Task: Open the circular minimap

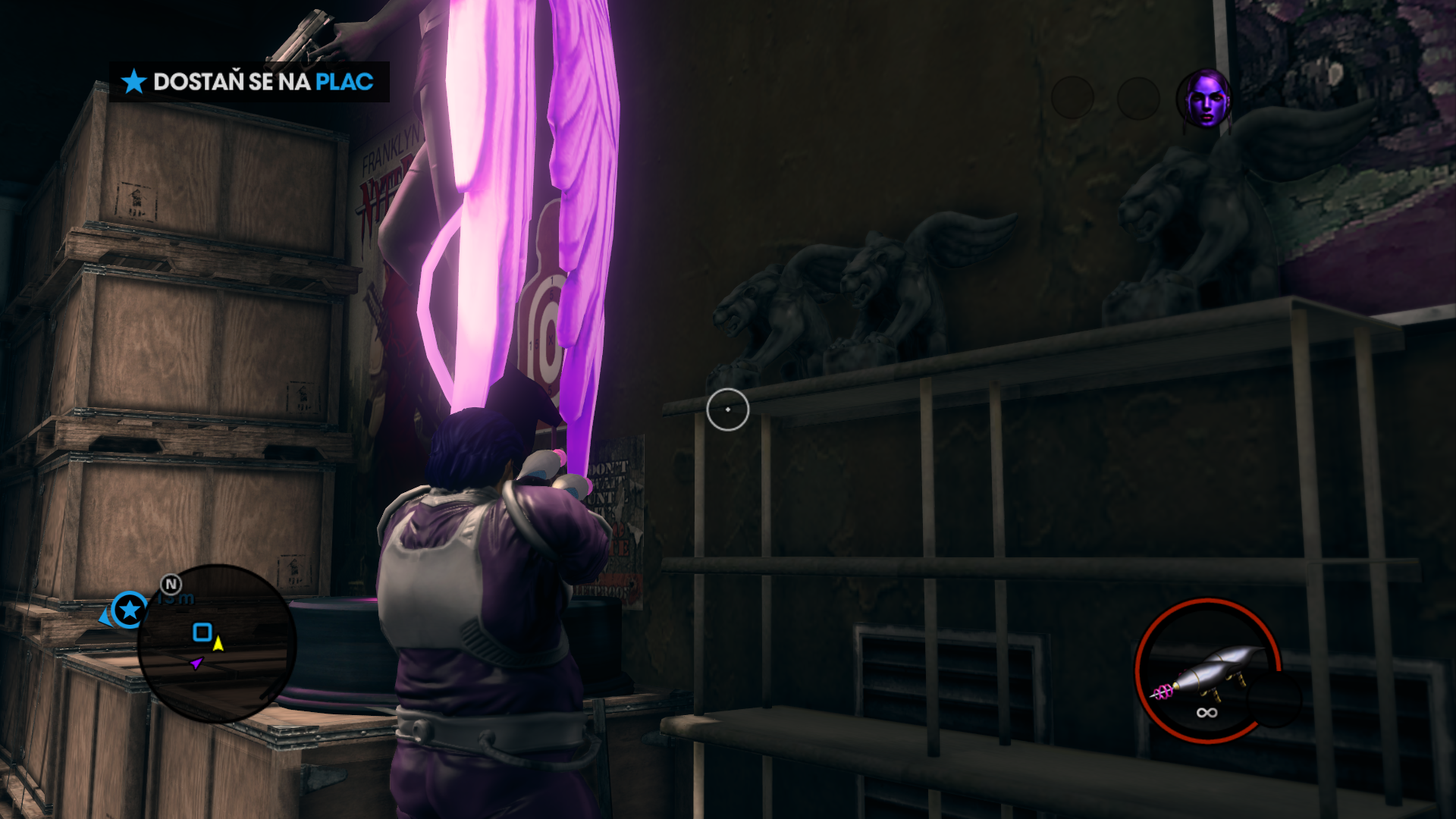Action: [x=216, y=643]
